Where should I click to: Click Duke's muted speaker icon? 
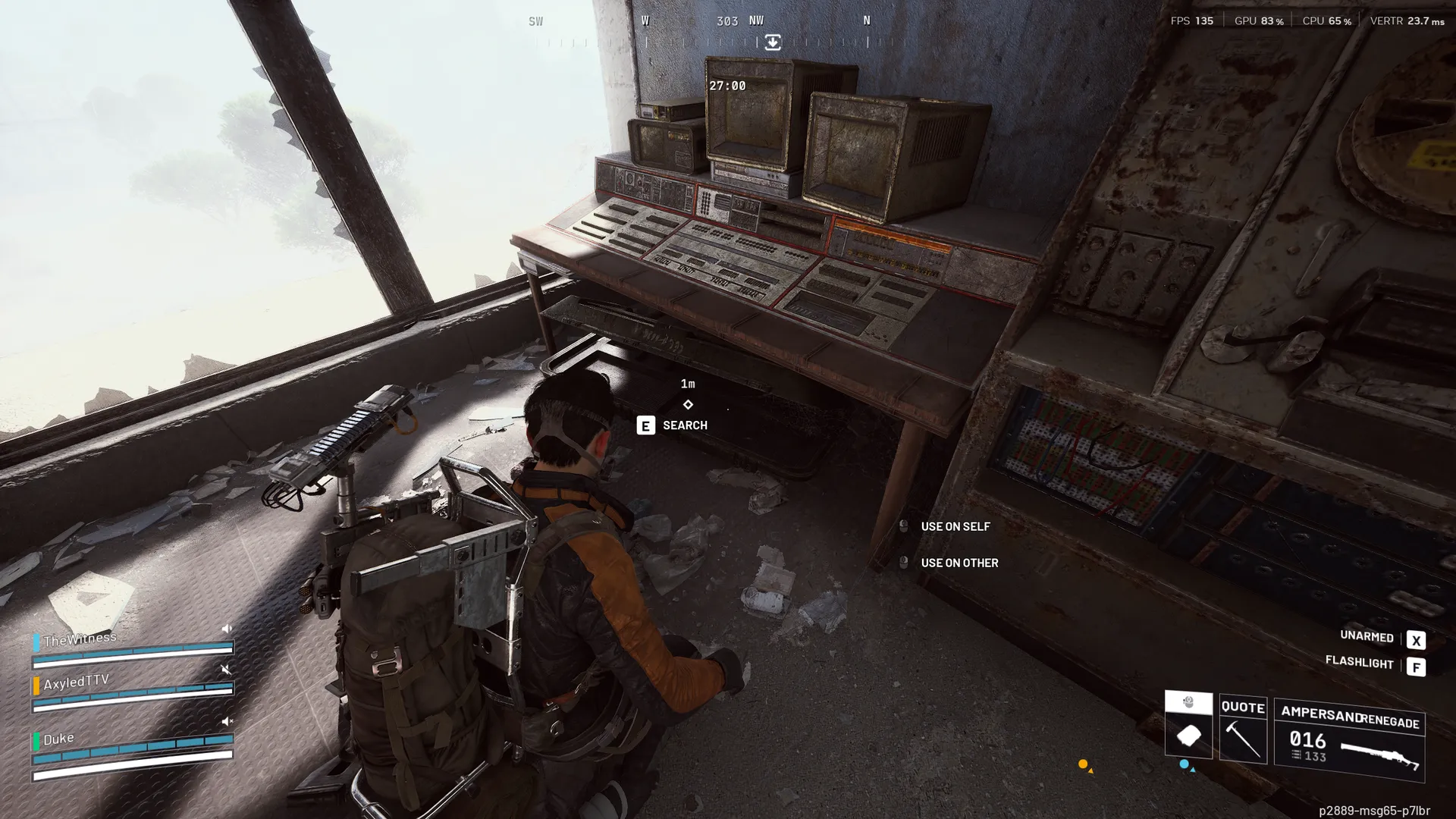(x=227, y=721)
